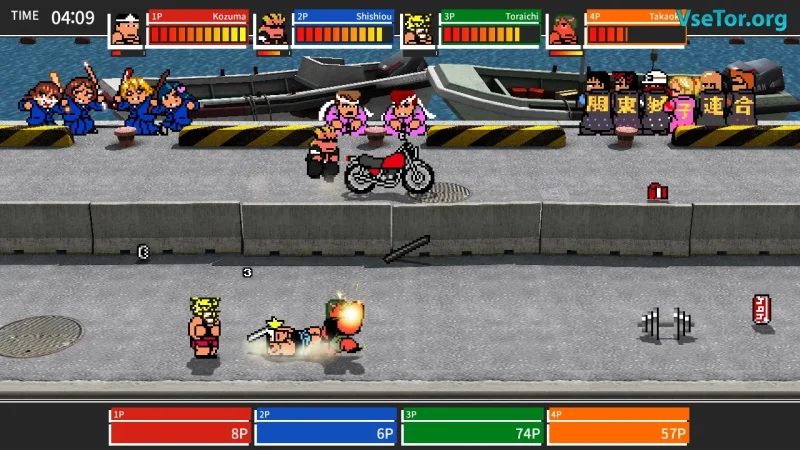This screenshot has width=800, height=450.
Task: Select the 4P Takao portrait
Action: (565, 30)
